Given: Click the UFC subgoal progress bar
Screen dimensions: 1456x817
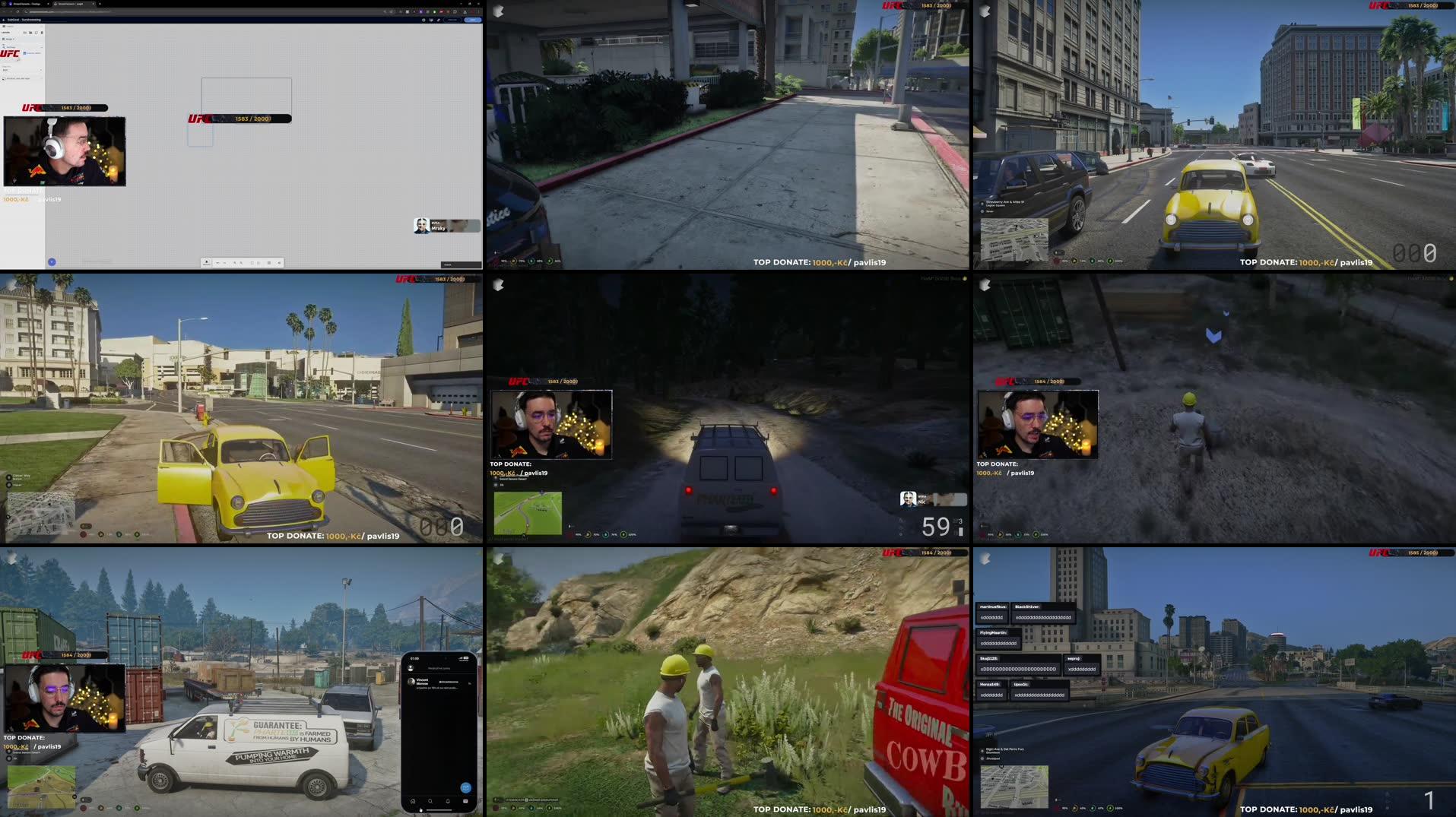Looking at the screenshot, I should (239, 119).
